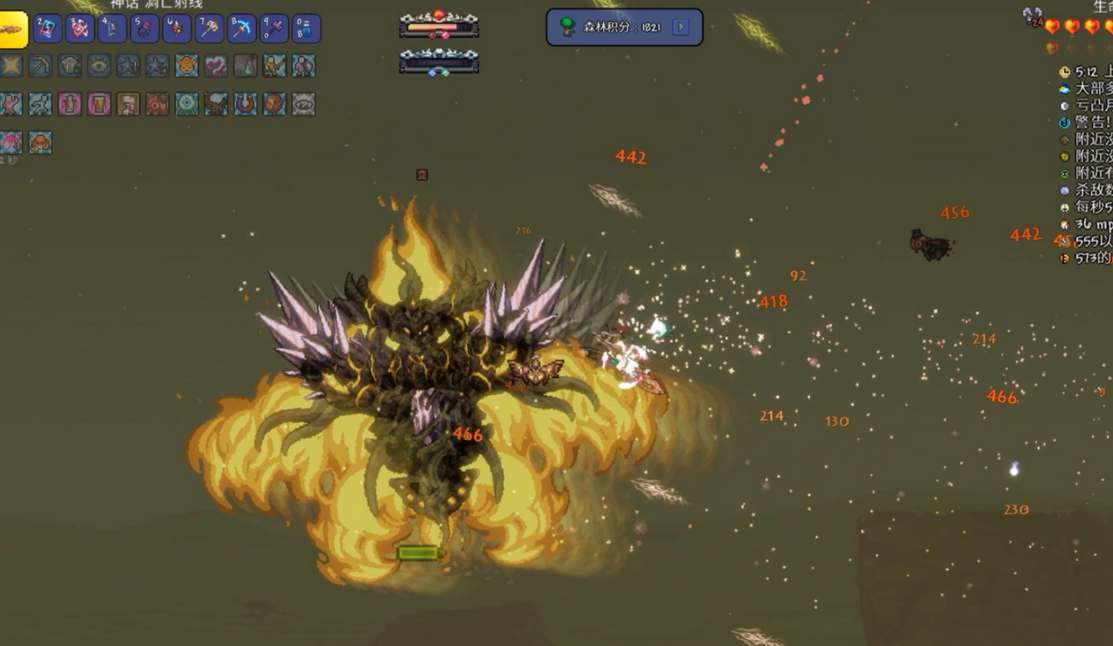Equip the hammer in hotbar slot 7
This screenshot has height=646, width=1113.
(x=209, y=28)
